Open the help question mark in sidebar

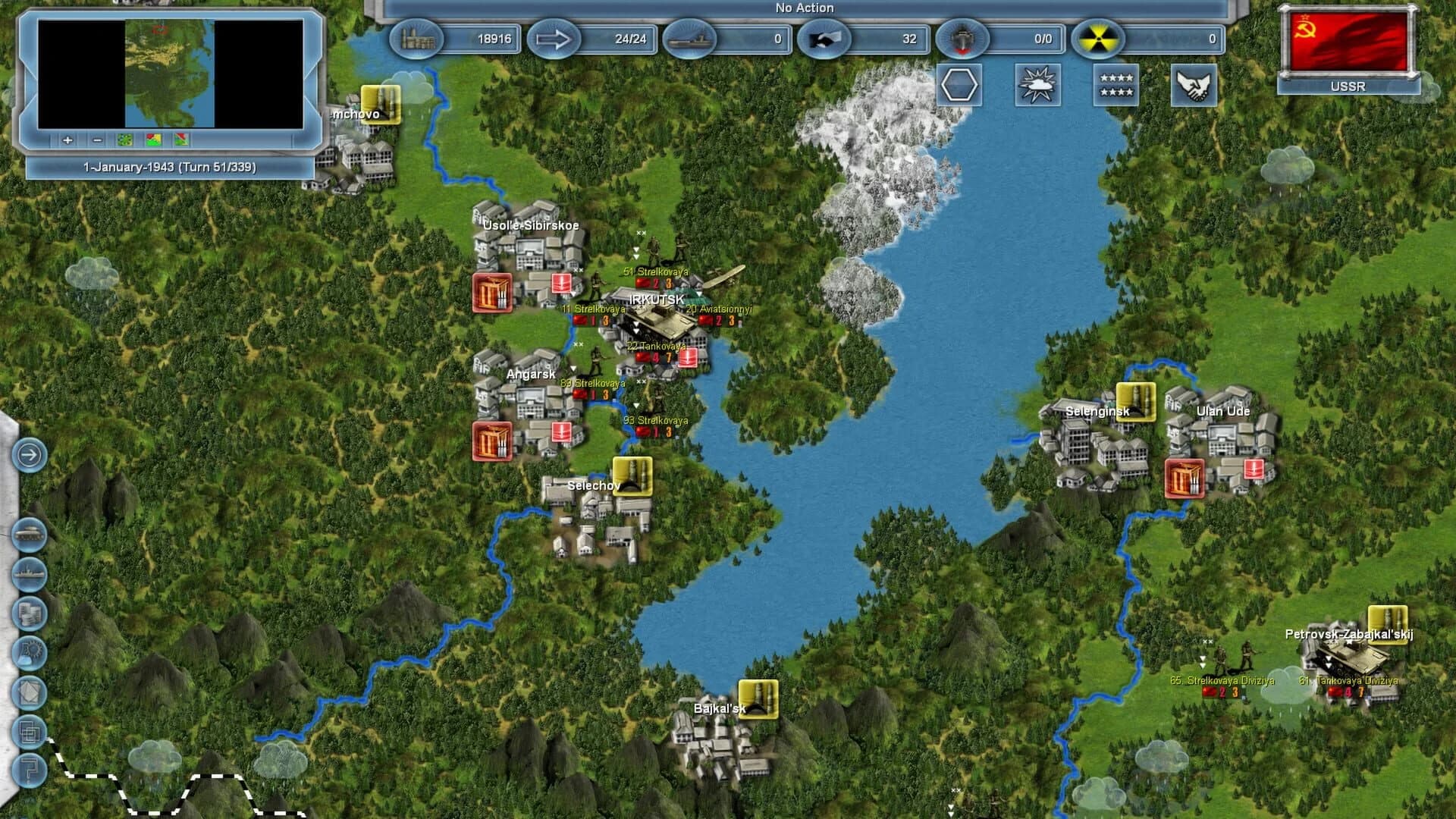pyautogui.click(x=30, y=770)
